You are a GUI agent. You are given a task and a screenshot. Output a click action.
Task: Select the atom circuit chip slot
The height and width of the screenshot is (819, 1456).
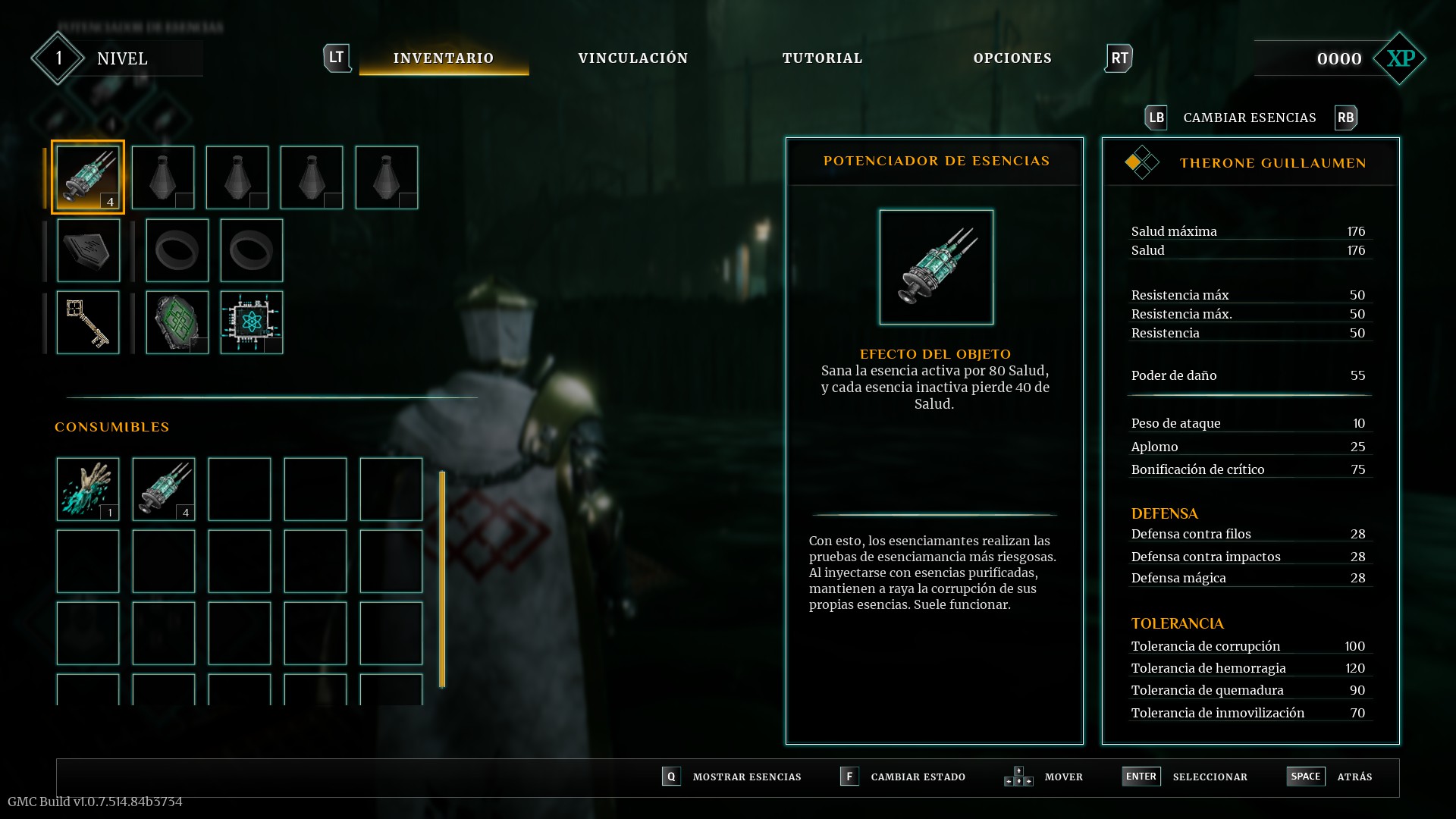point(251,322)
